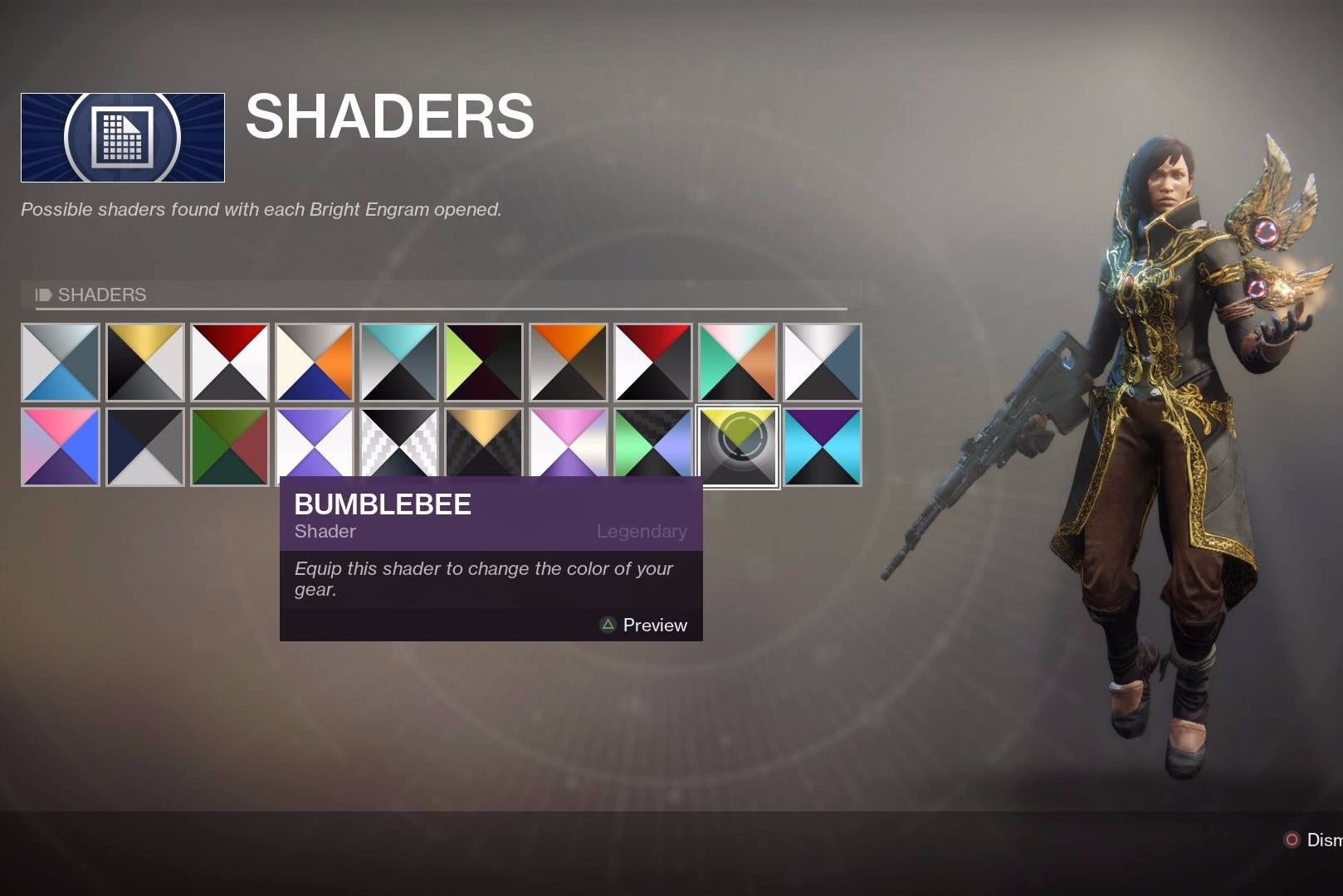Select the purple and white shader, bottom row fourth
The image size is (1343, 896).
click(x=315, y=446)
